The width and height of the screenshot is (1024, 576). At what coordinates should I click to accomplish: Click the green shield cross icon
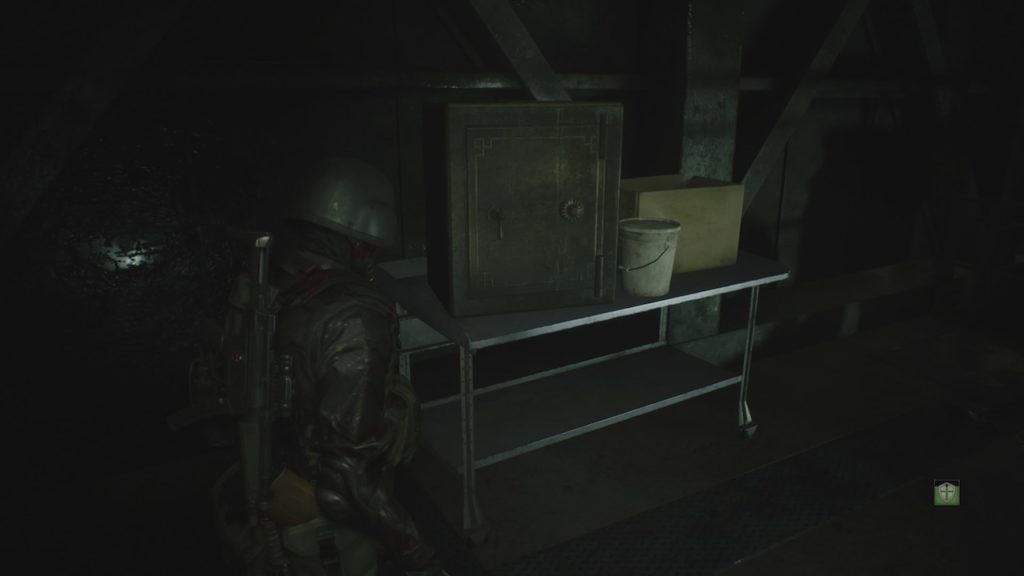[946, 492]
